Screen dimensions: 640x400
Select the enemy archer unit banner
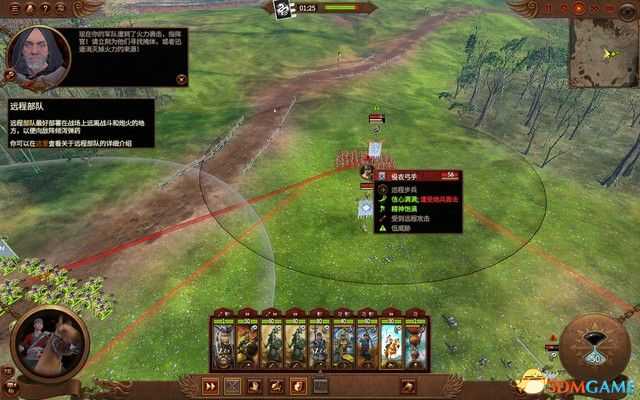click(377, 150)
